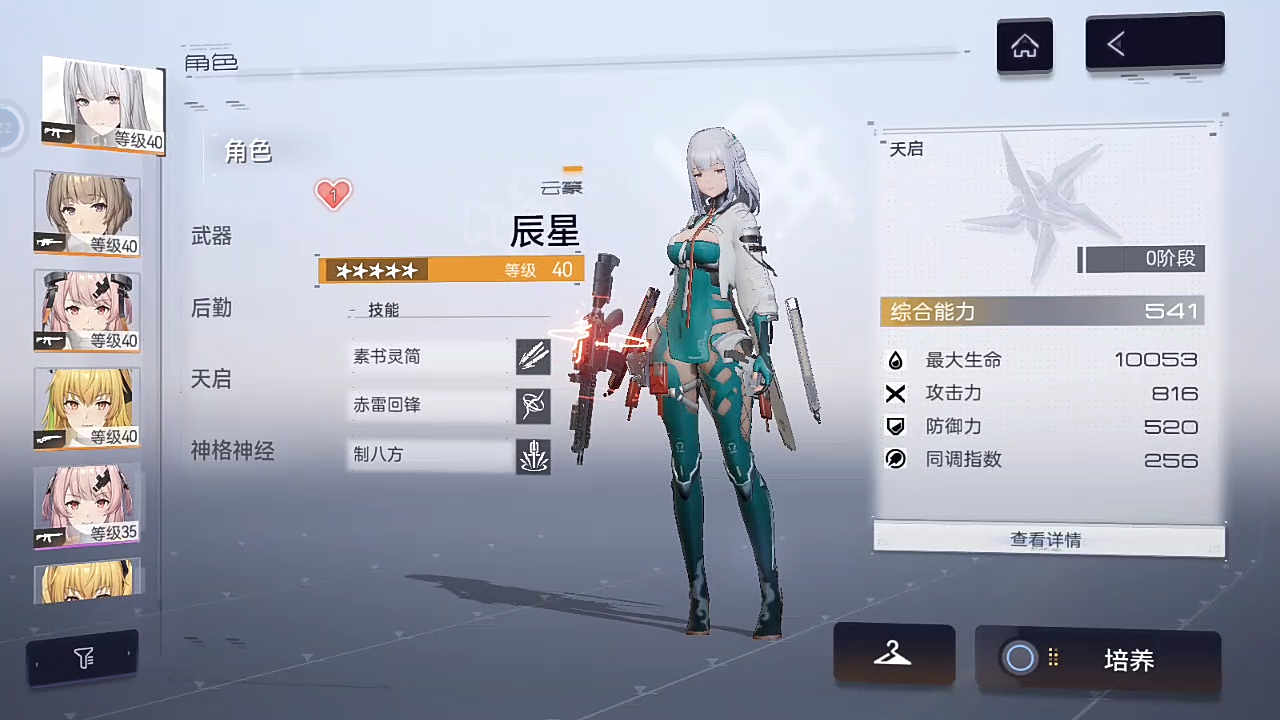Toggle the 同调指数 stat icon
Image resolution: width=1280 pixels, height=720 pixels.
[896, 459]
